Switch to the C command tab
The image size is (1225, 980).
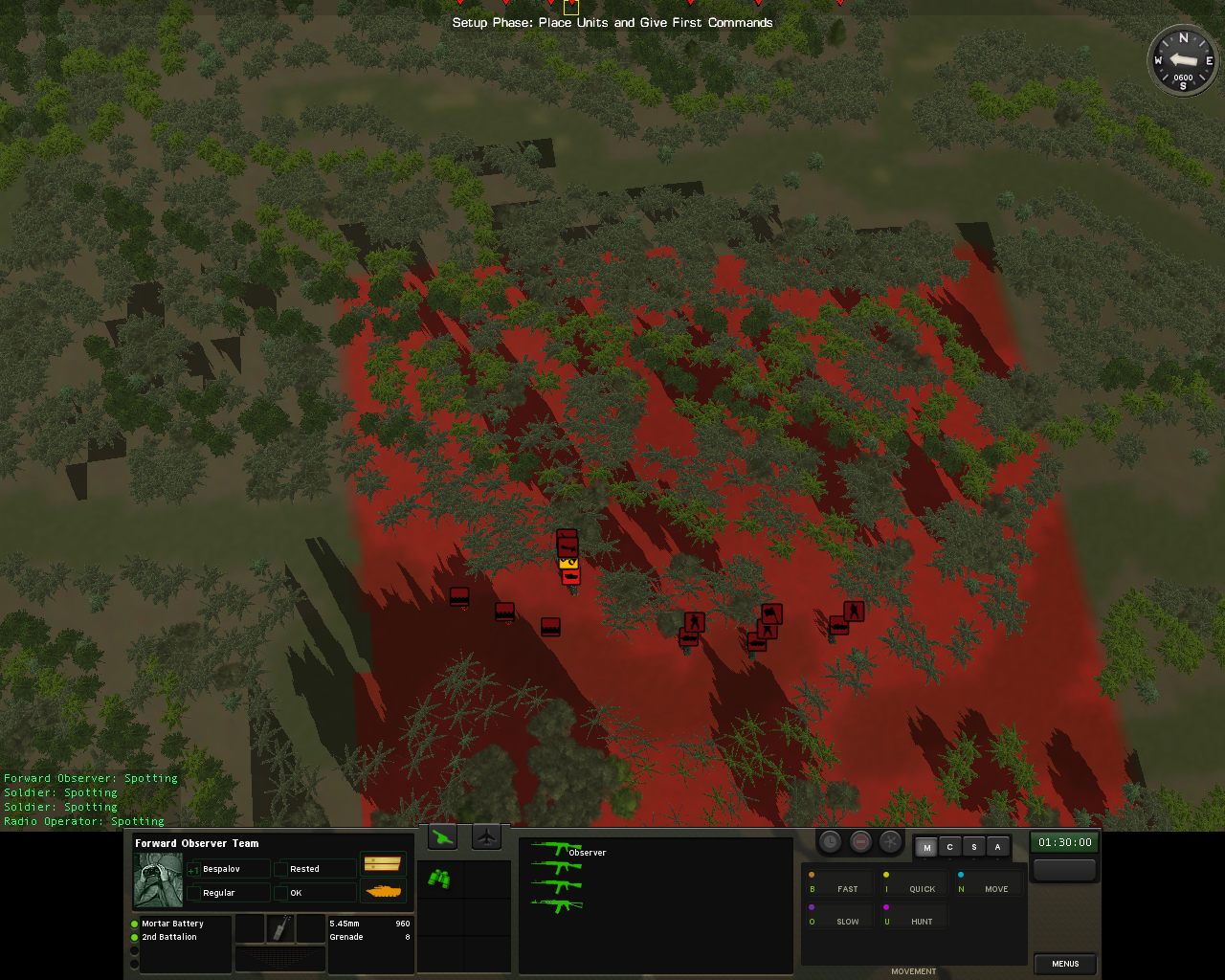(949, 847)
